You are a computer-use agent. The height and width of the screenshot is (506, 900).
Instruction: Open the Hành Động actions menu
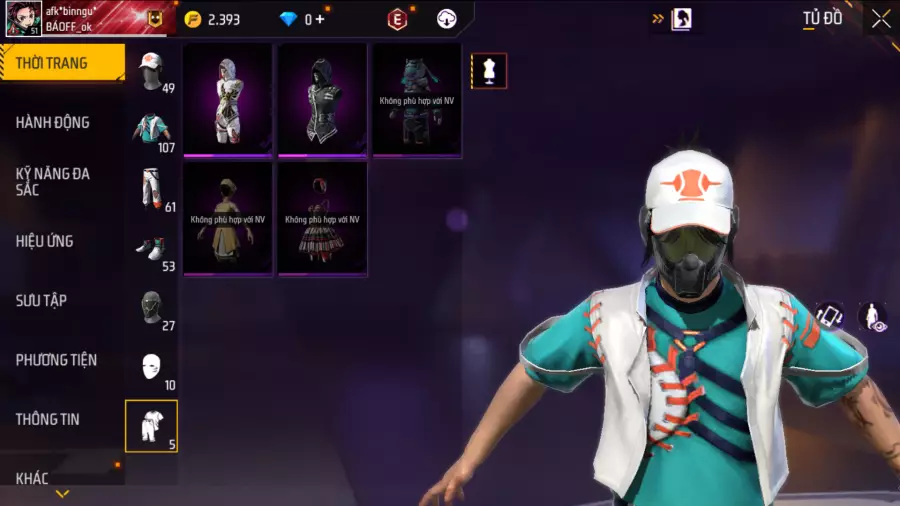pyautogui.click(x=62, y=122)
